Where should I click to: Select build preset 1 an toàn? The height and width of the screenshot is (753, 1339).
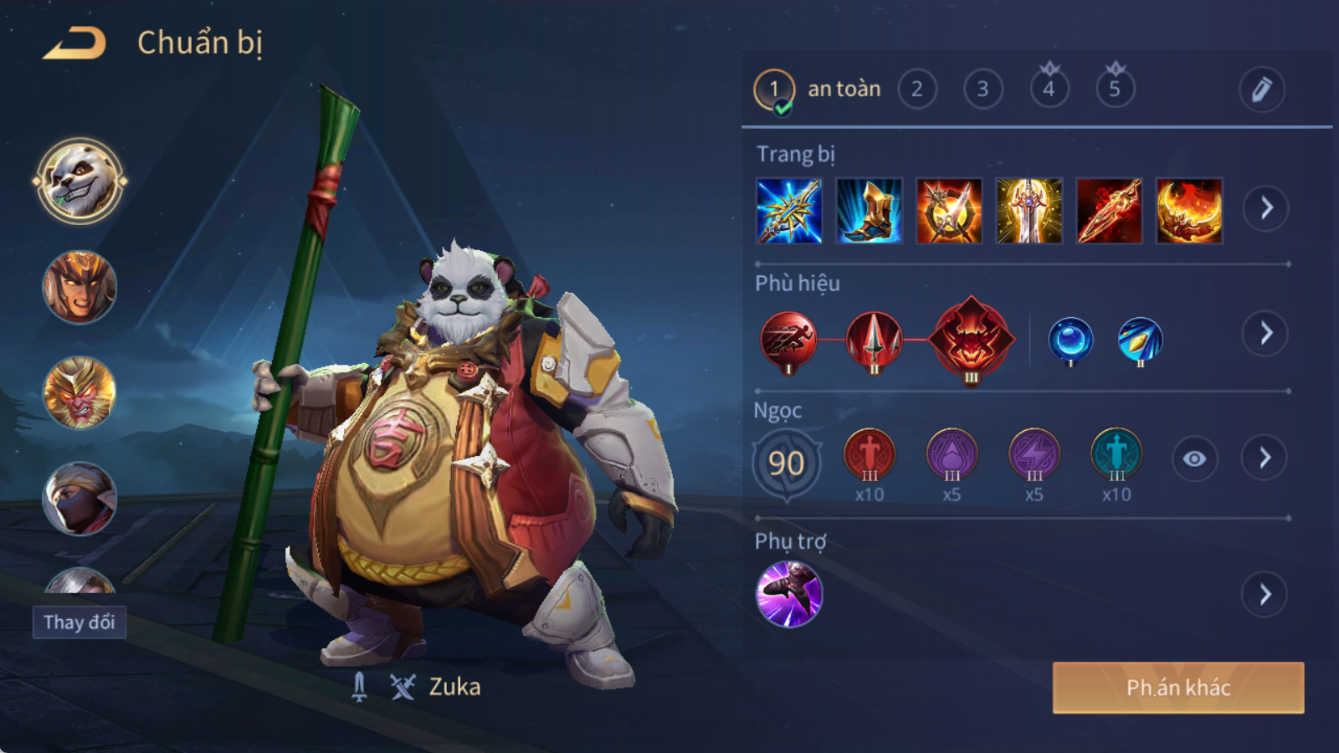pyautogui.click(x=774, y=90)
